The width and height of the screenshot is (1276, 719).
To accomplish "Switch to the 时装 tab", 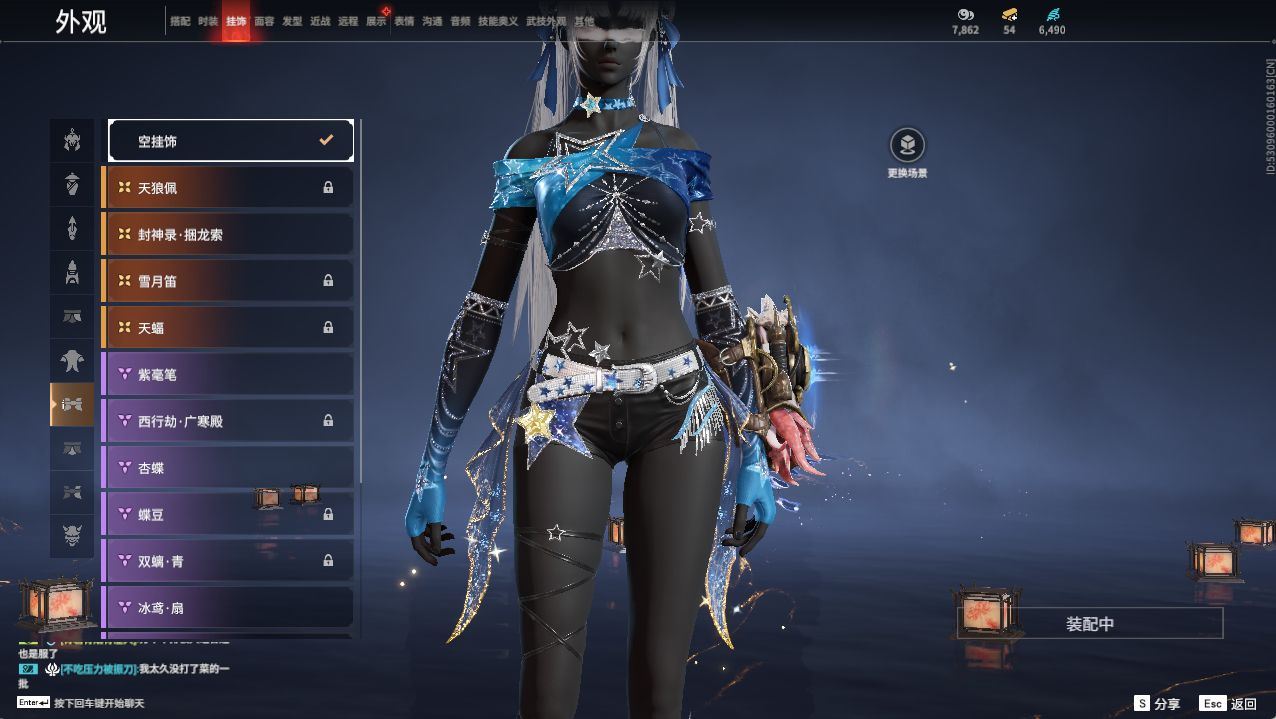I will [208, 21].
